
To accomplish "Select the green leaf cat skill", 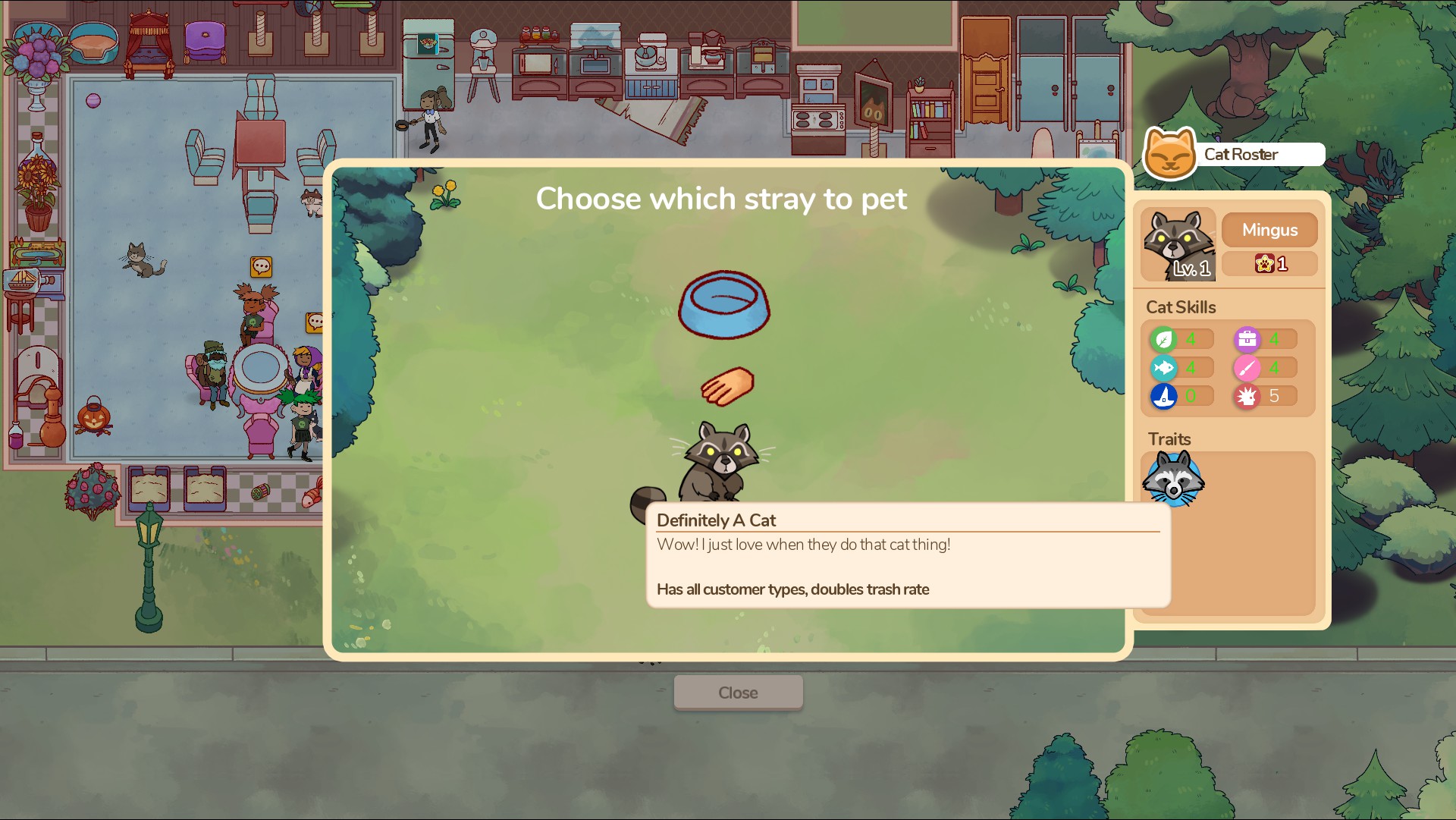I will 1163,339.
